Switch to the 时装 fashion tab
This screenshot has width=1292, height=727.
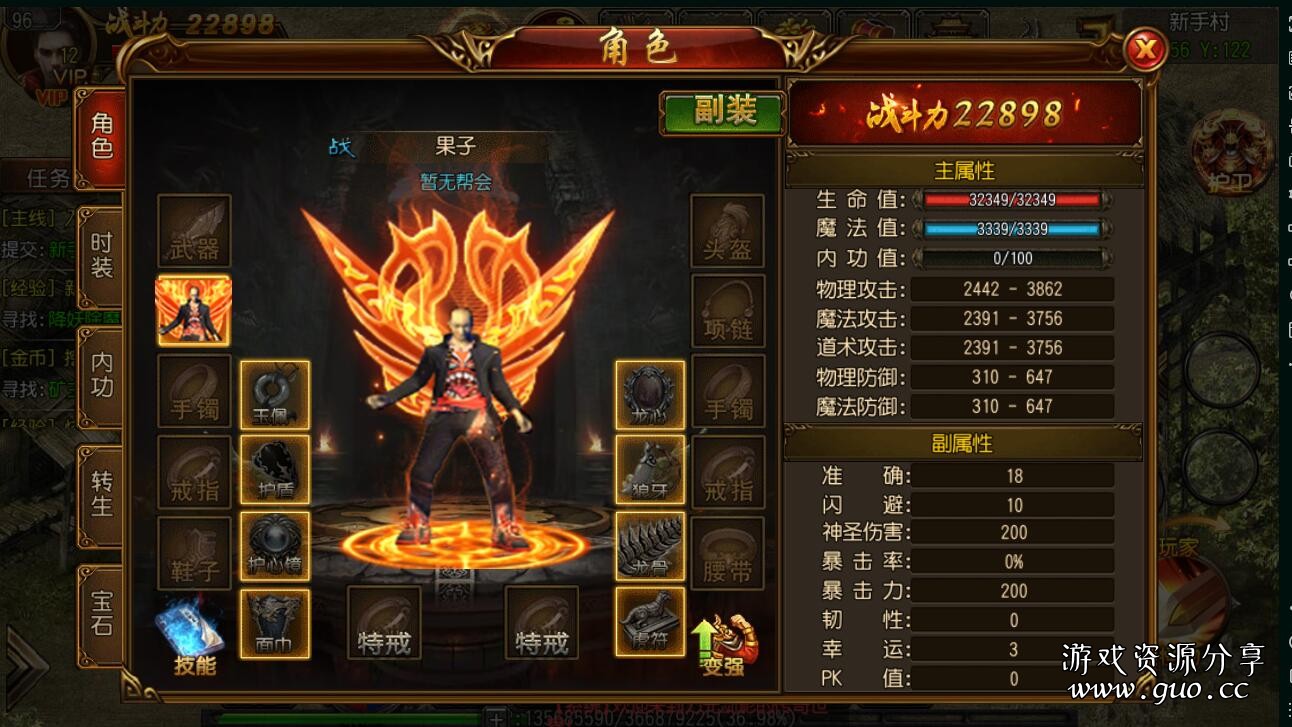102,256
